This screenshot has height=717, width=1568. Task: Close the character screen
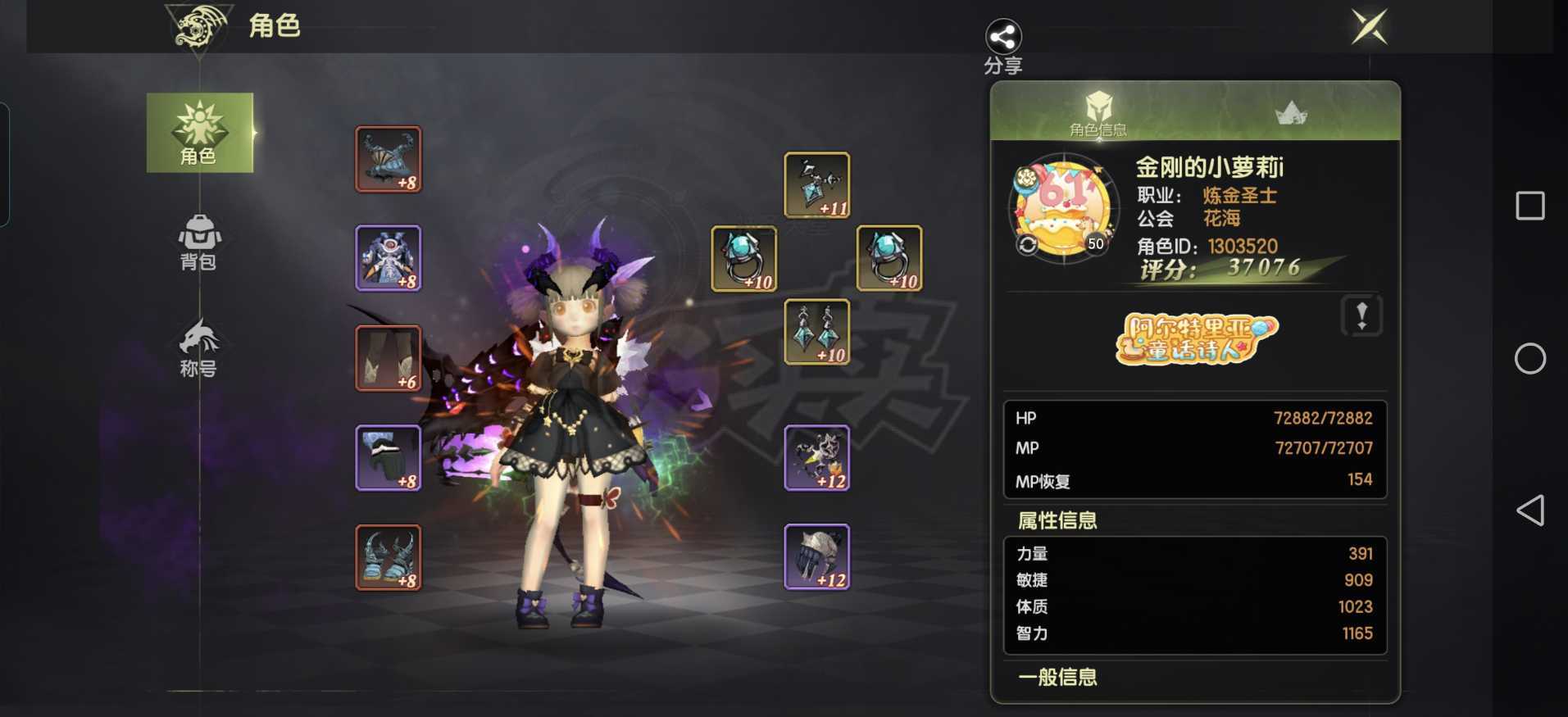(x=1369, y=27)
